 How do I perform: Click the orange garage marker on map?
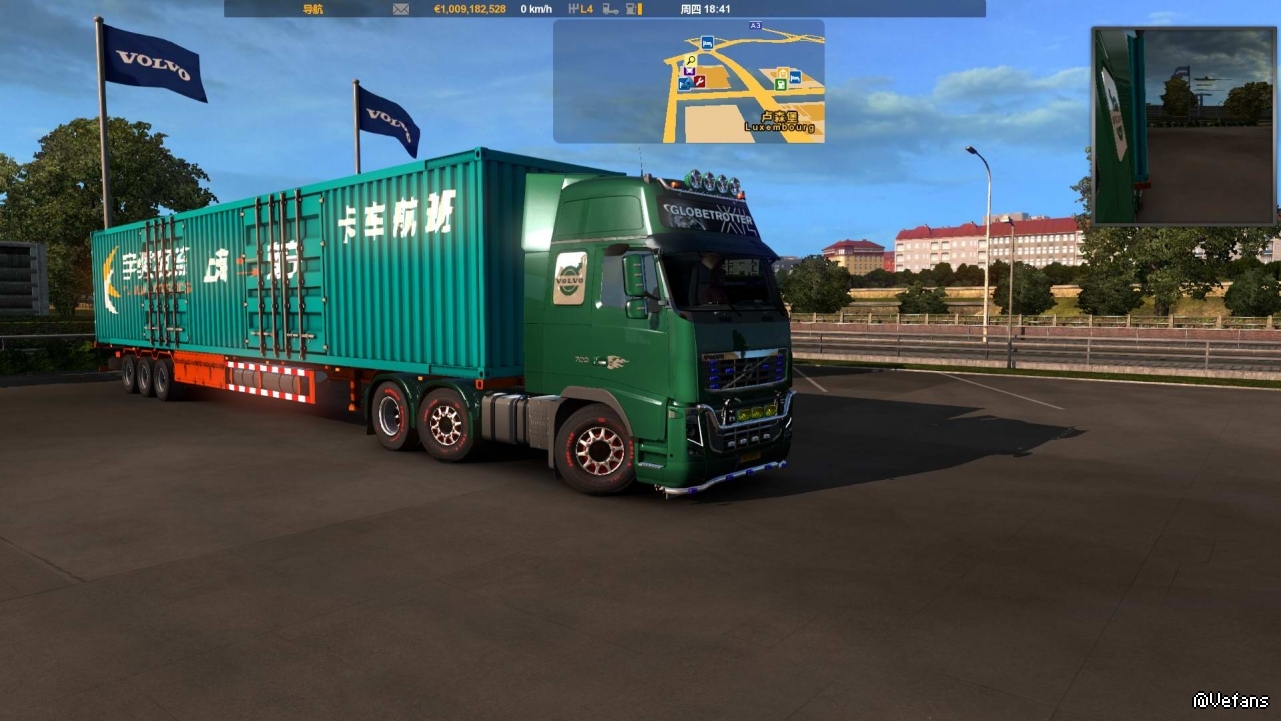782,73
